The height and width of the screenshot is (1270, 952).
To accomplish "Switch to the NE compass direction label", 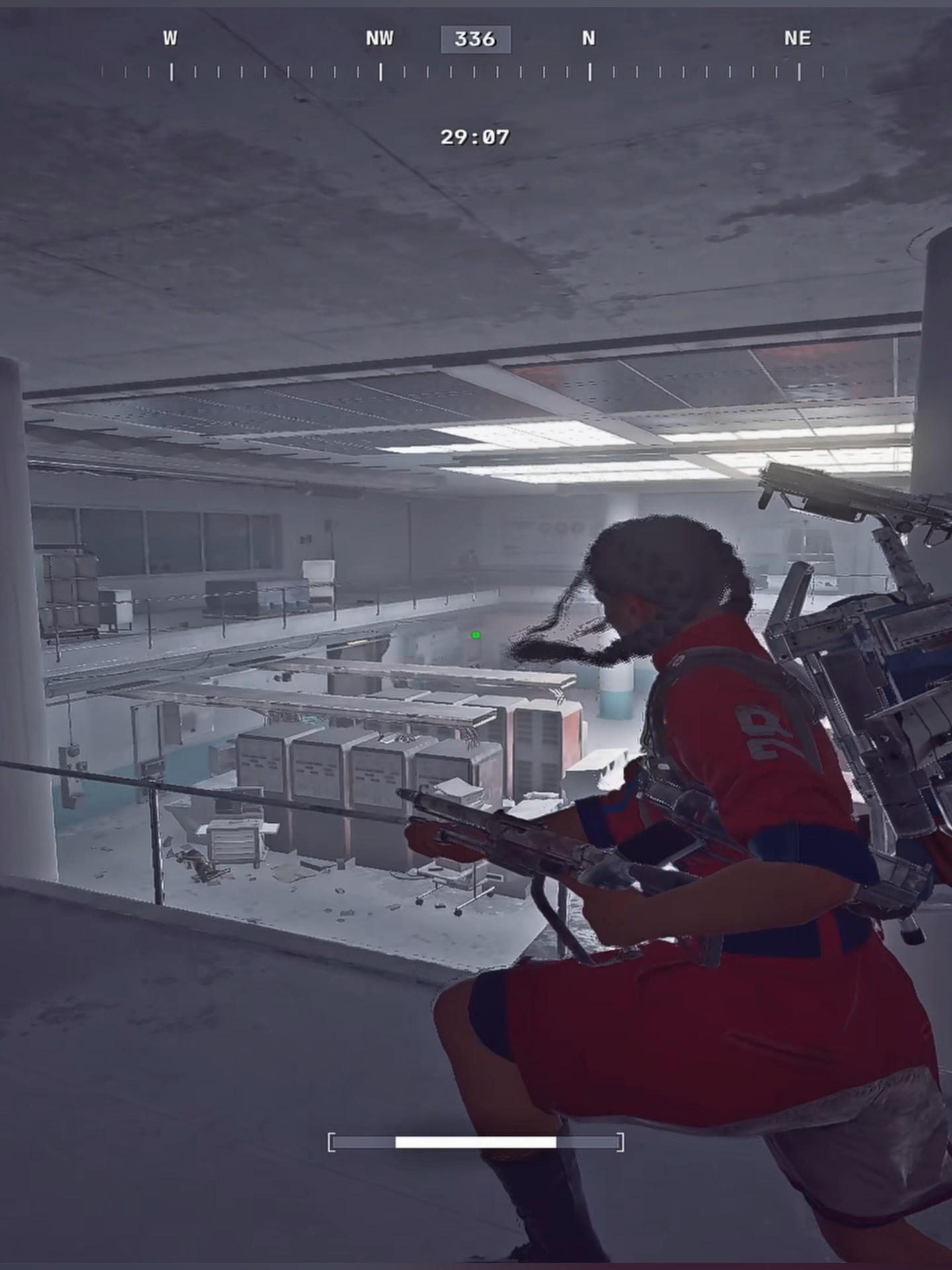I will (797, 38).
